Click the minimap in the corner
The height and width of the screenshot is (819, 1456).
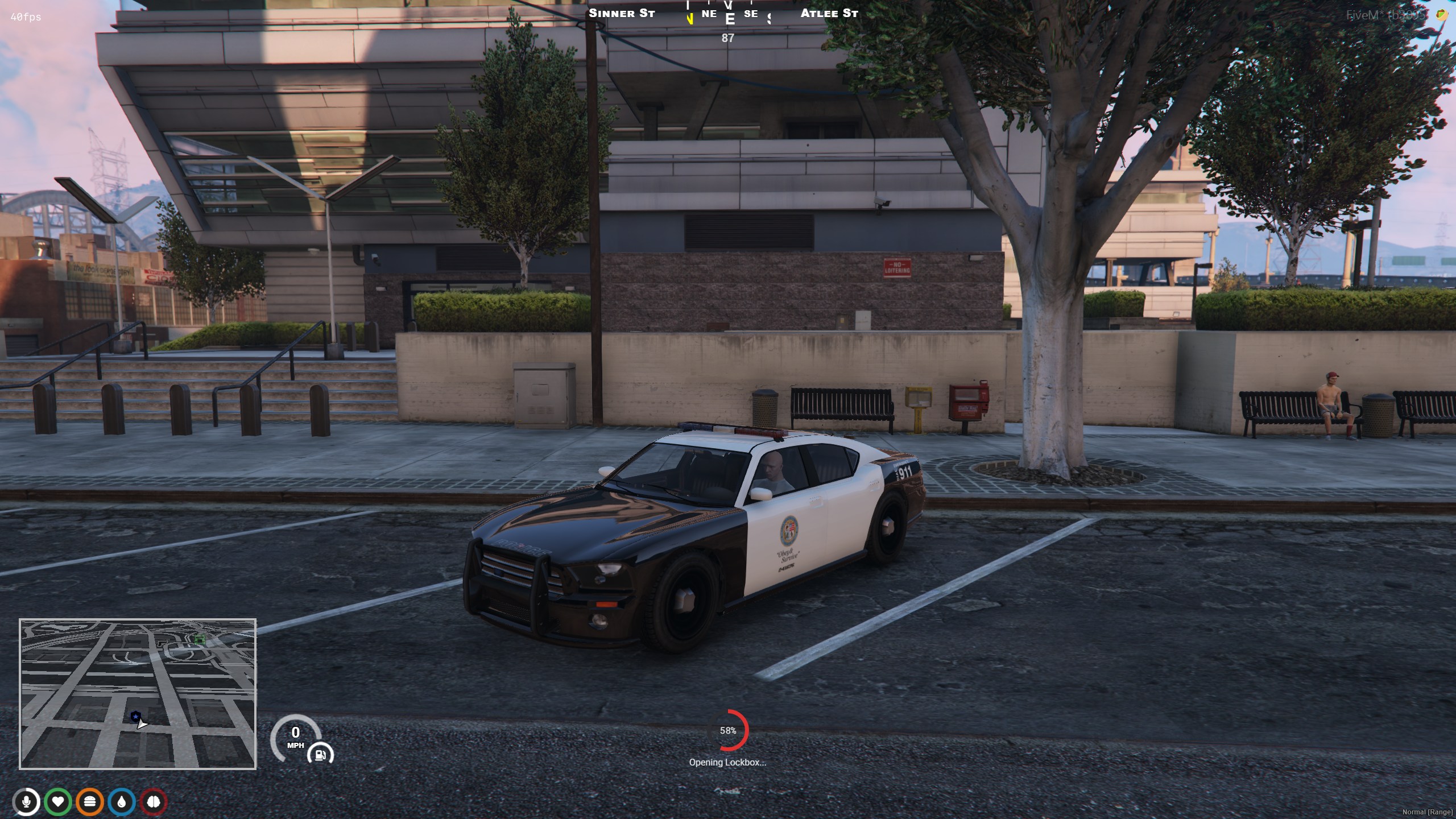[138, 694]
